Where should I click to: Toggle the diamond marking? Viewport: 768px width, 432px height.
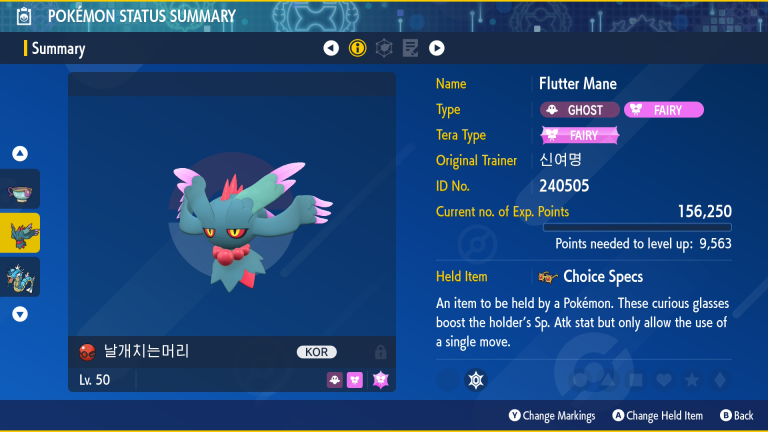[718, 380]
